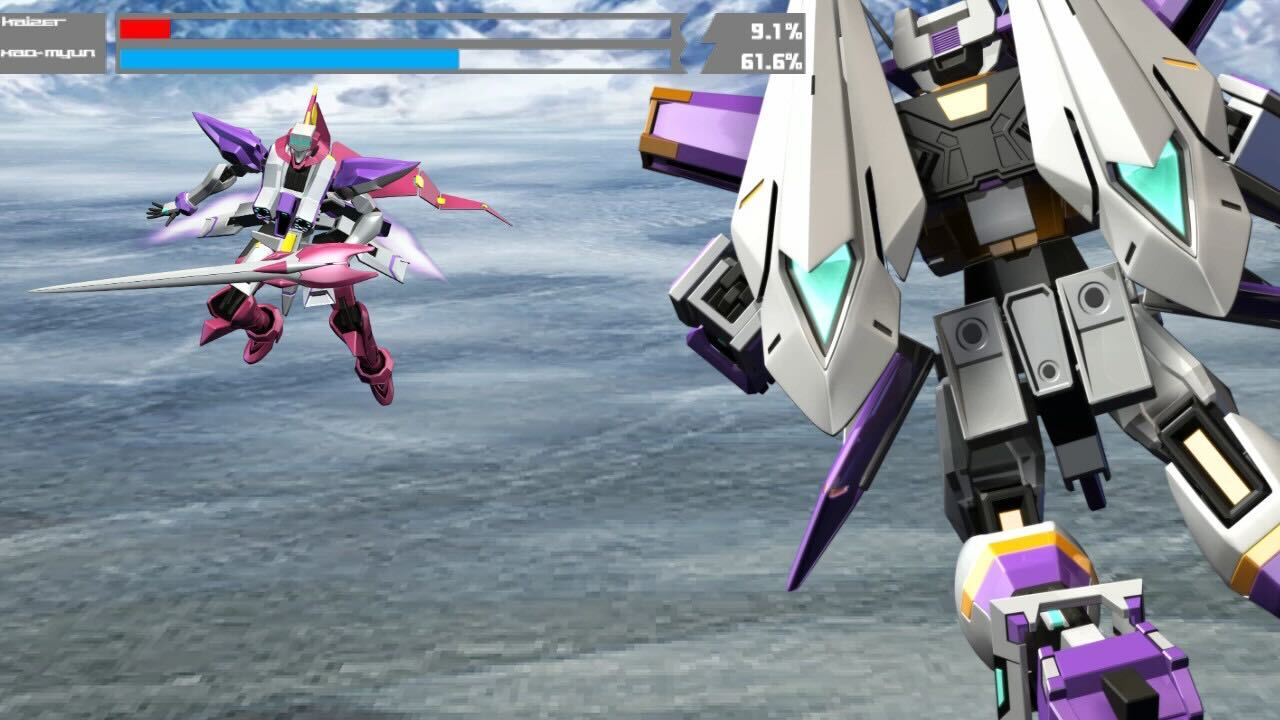The width and height of the screenshot is (1280, 720).
Task: Click the white mech's chest emblem
Action: point(962,100)
